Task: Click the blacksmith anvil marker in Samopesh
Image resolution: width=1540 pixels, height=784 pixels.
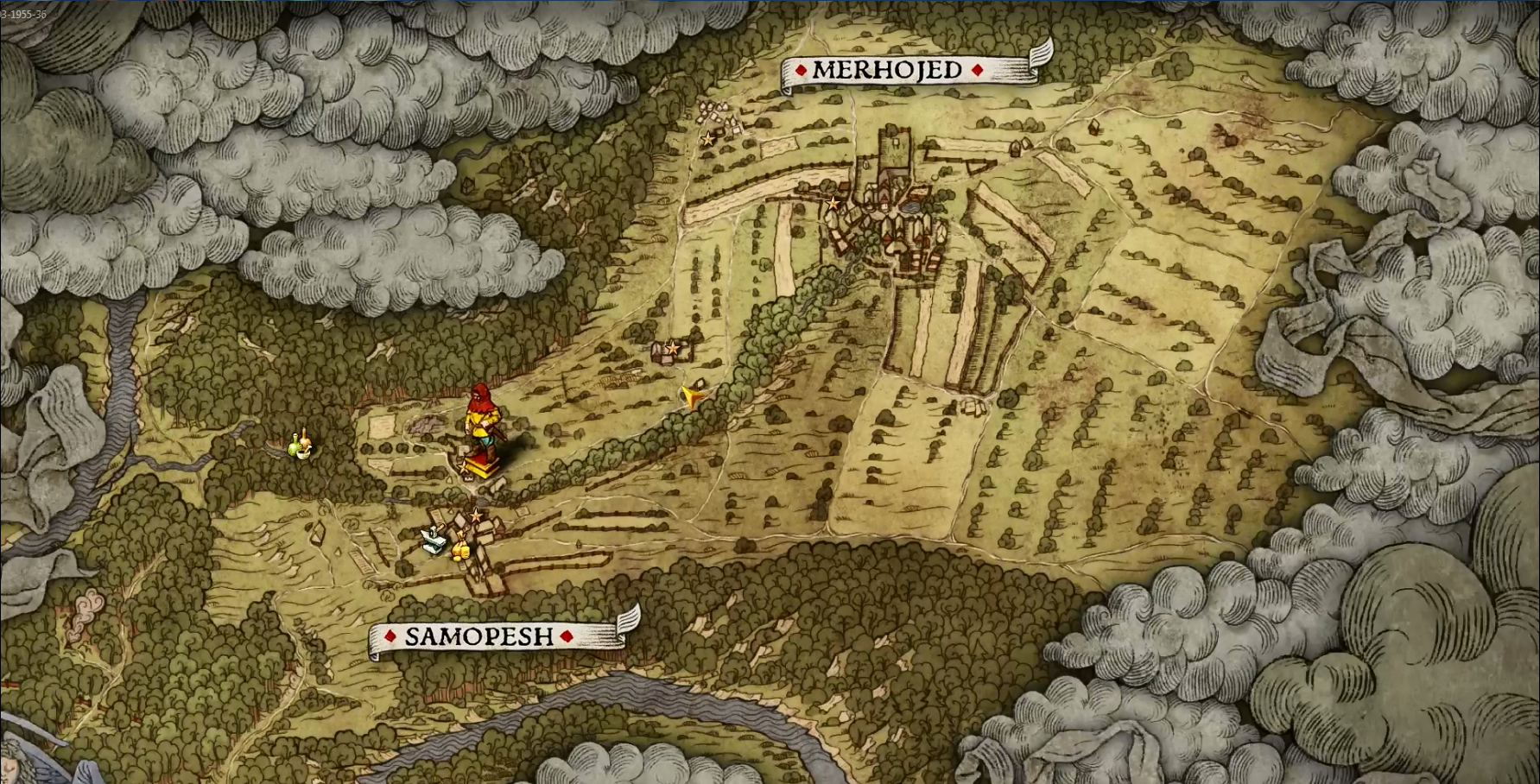Action: 434,541
